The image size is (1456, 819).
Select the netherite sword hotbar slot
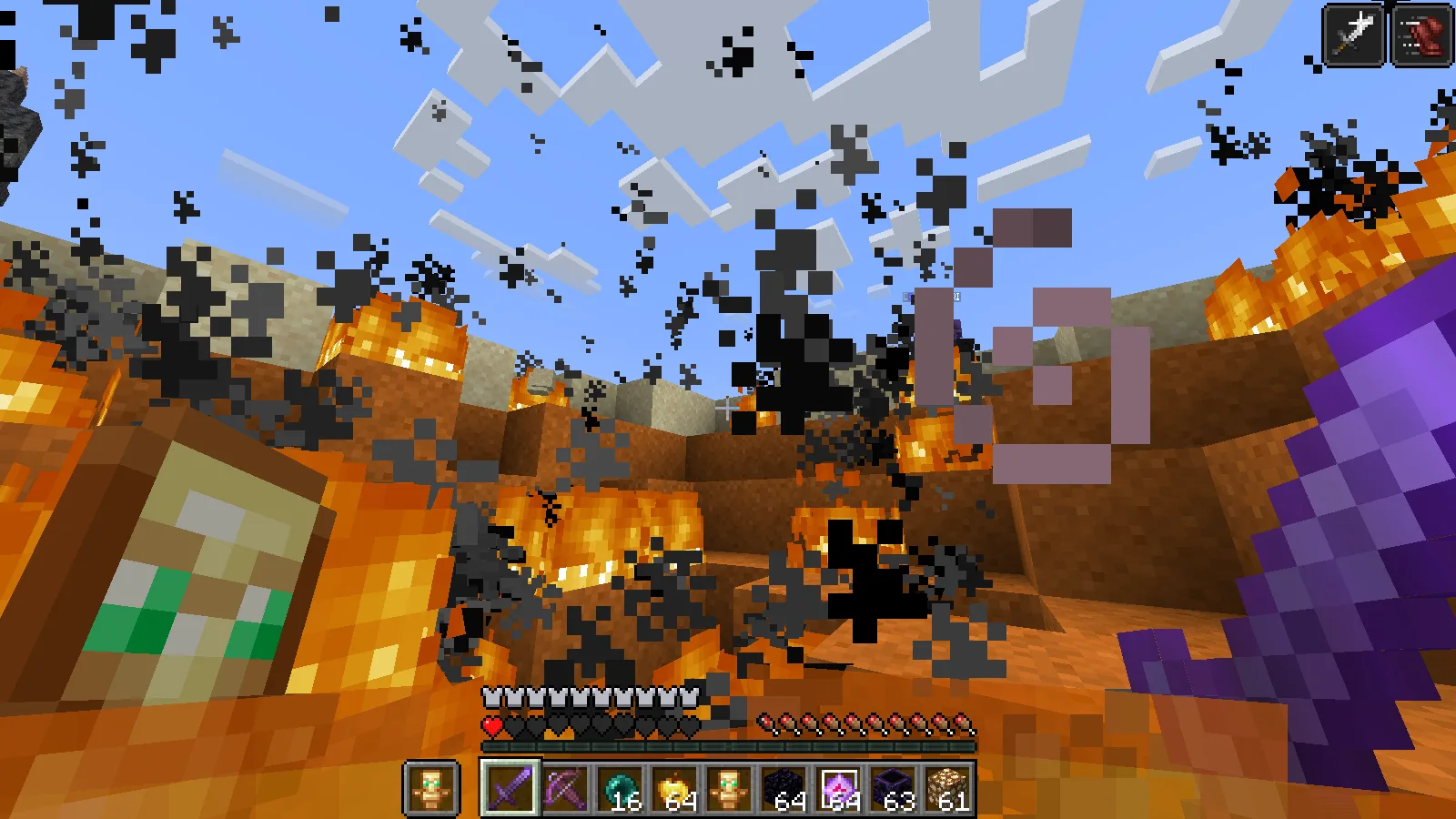tap(510, 788)
